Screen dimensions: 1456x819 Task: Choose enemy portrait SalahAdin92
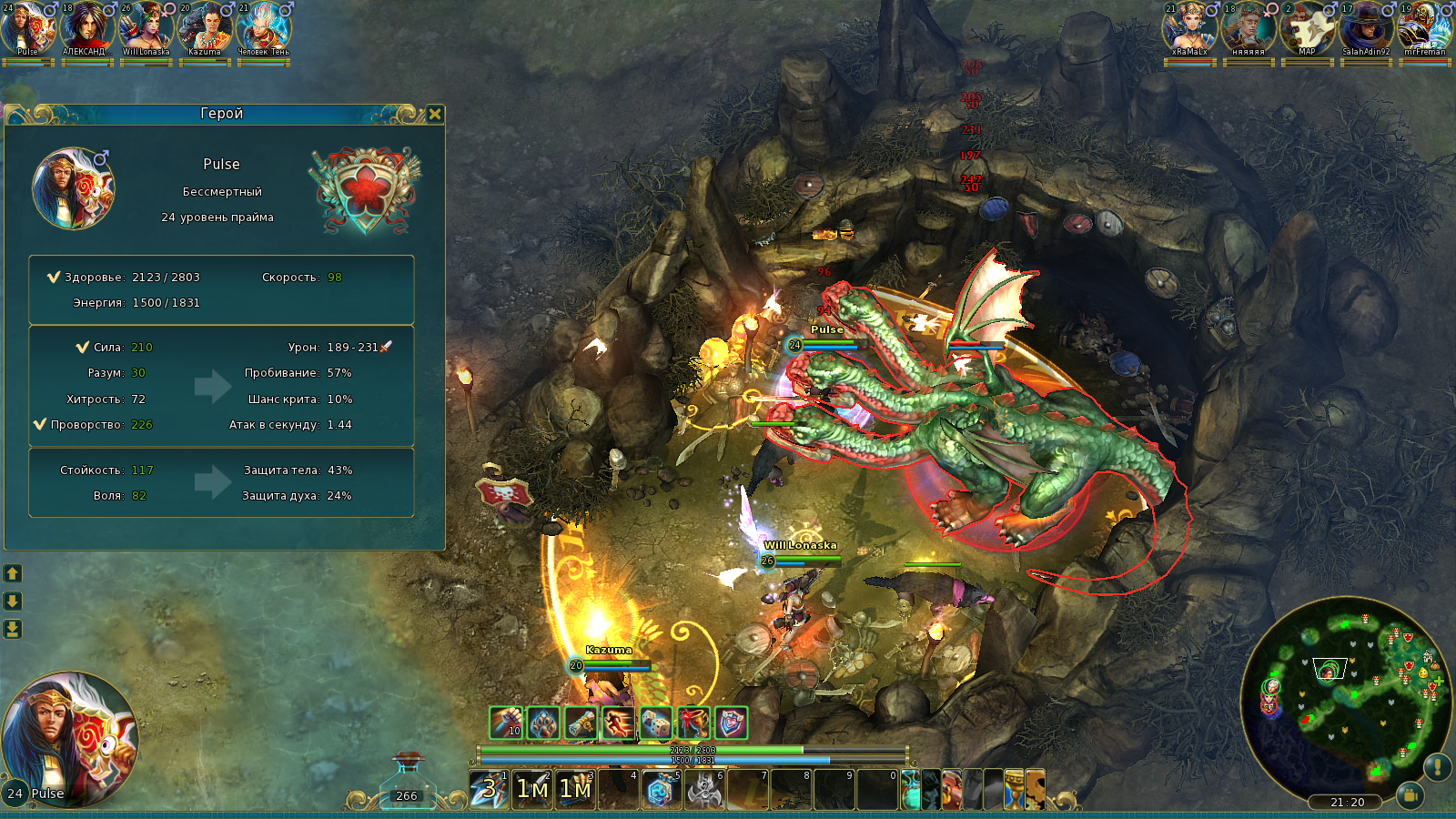click(x=1366, y=27)
